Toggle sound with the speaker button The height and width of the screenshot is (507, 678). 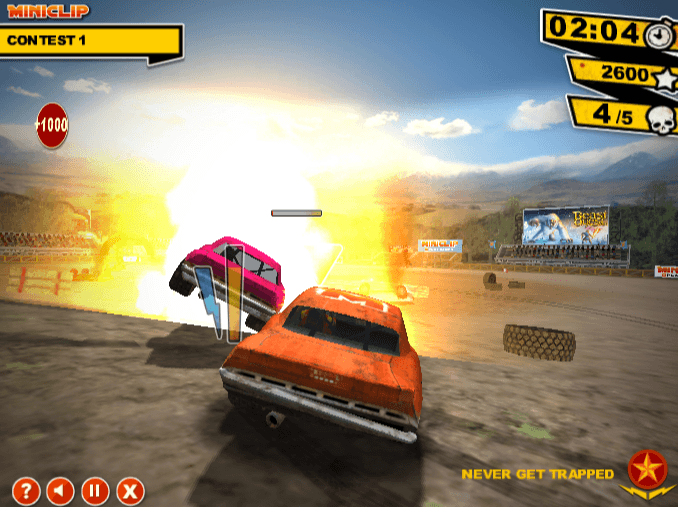click(x=60, y=490)
